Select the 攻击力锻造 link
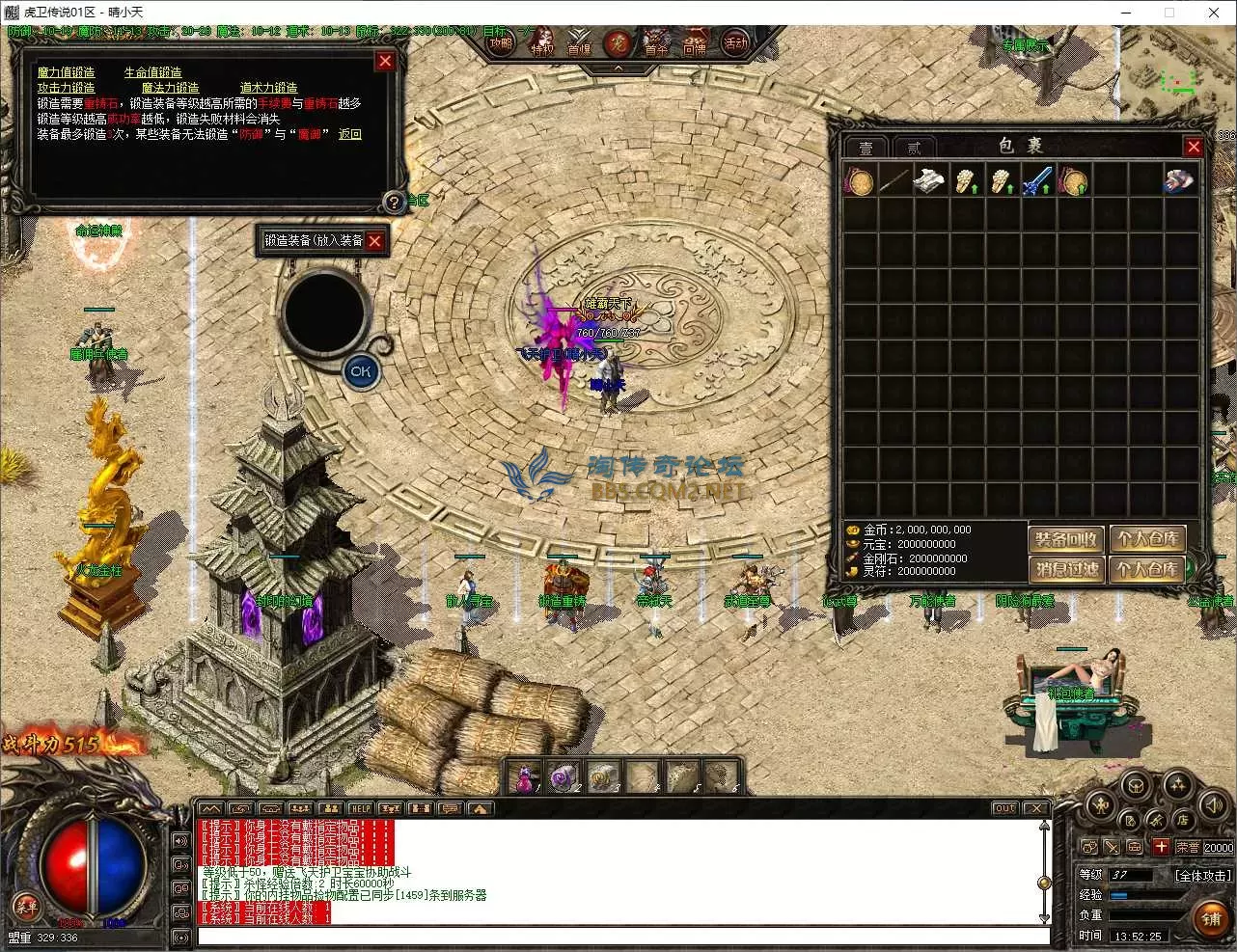1237x952 pixels. pos(67,88)
